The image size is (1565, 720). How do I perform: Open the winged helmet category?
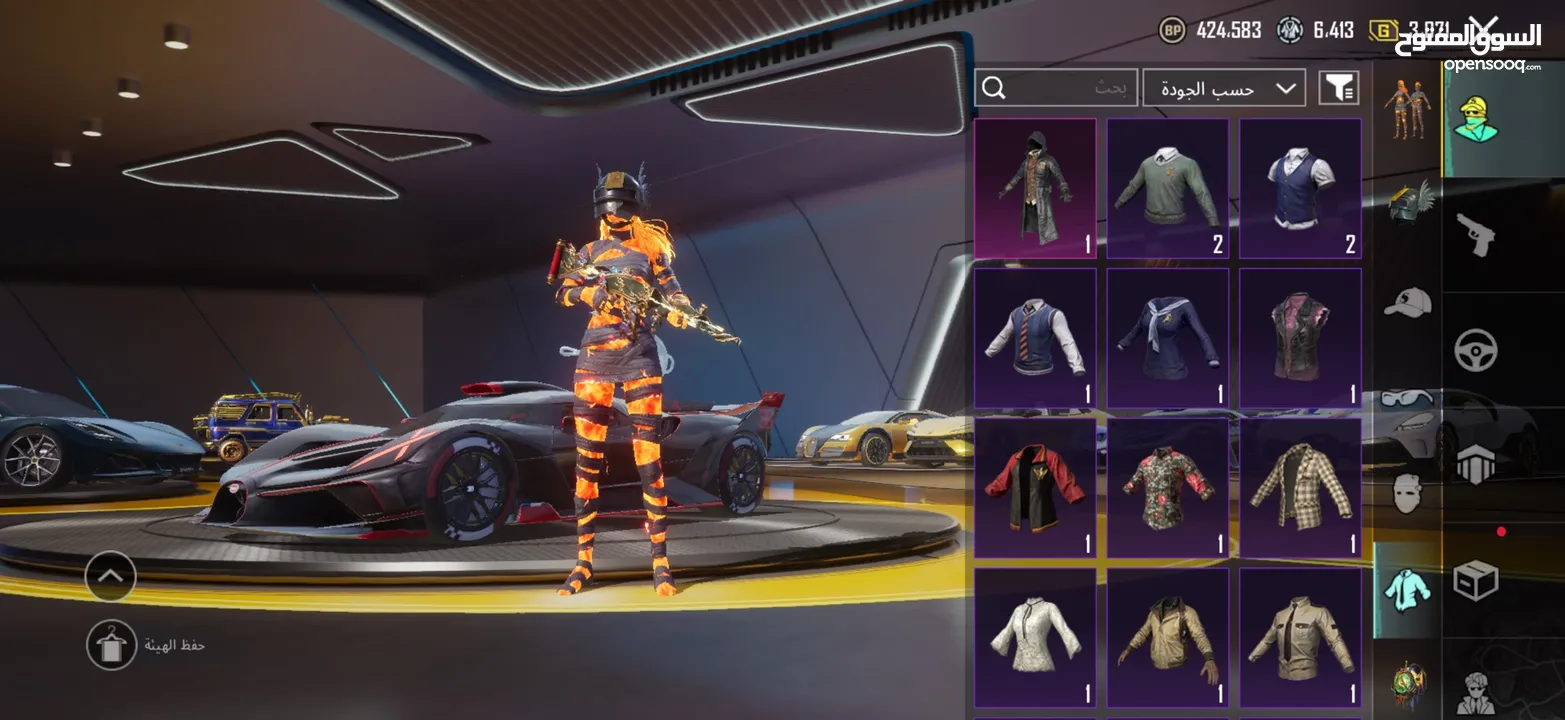coord(1408,202)
